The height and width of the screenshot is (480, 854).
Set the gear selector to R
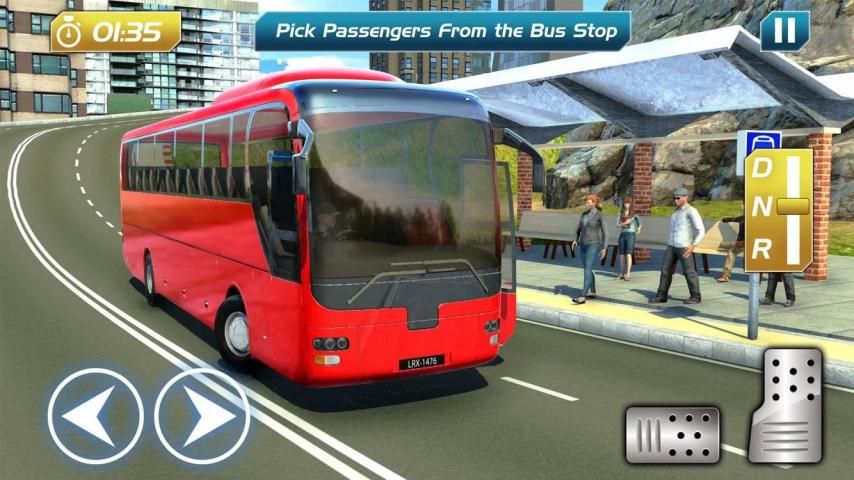point(762,250)
